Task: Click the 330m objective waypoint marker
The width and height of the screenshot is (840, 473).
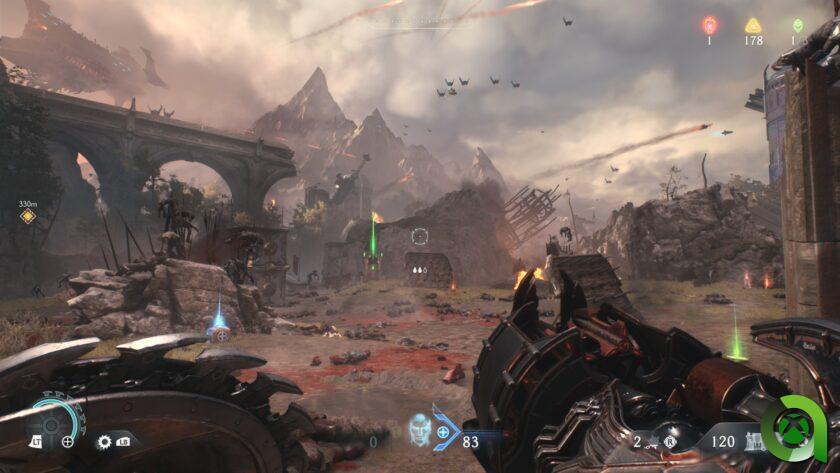Action: point(28,215)
